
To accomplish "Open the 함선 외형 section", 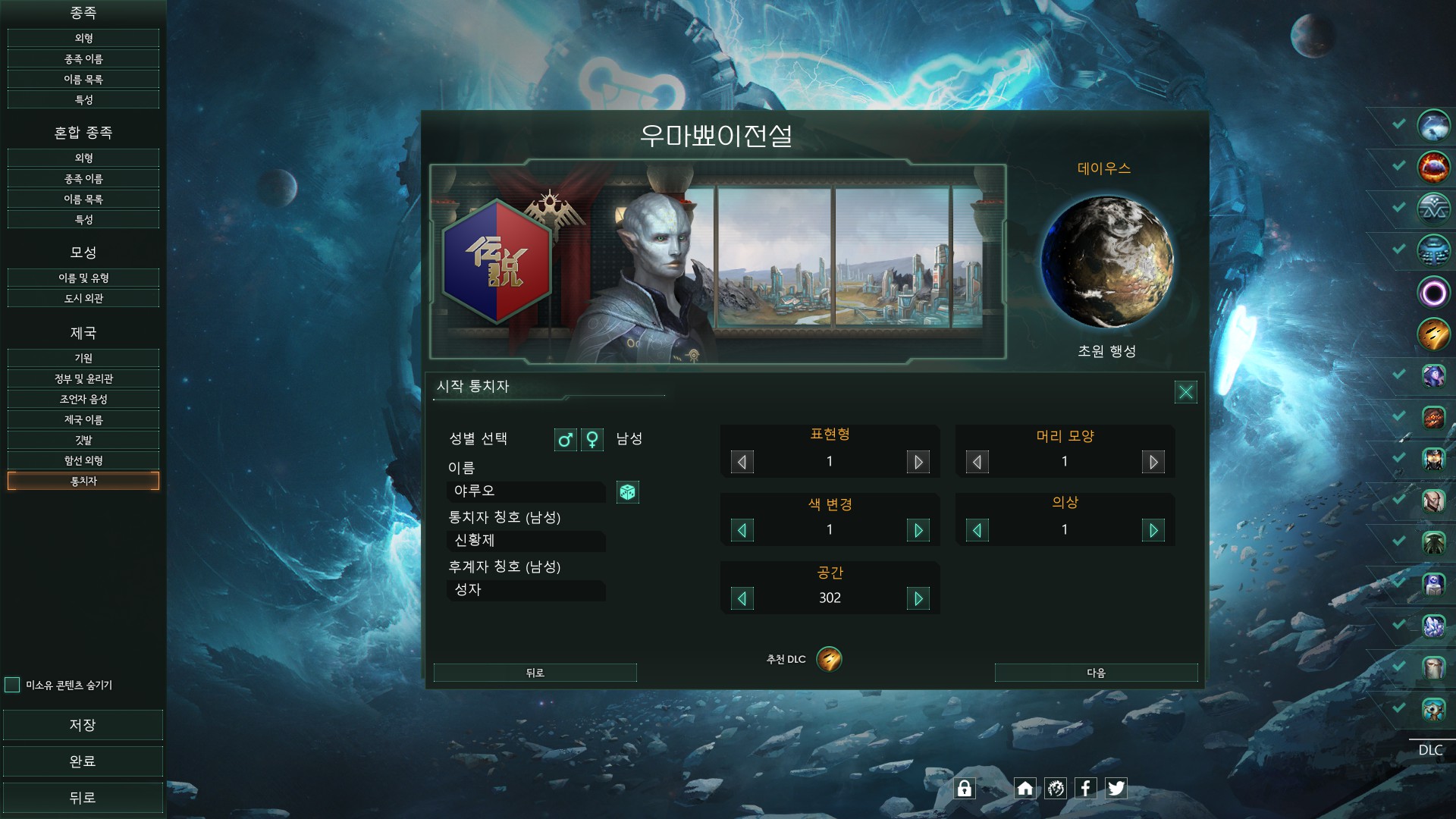I will click(x=83, y=460).
